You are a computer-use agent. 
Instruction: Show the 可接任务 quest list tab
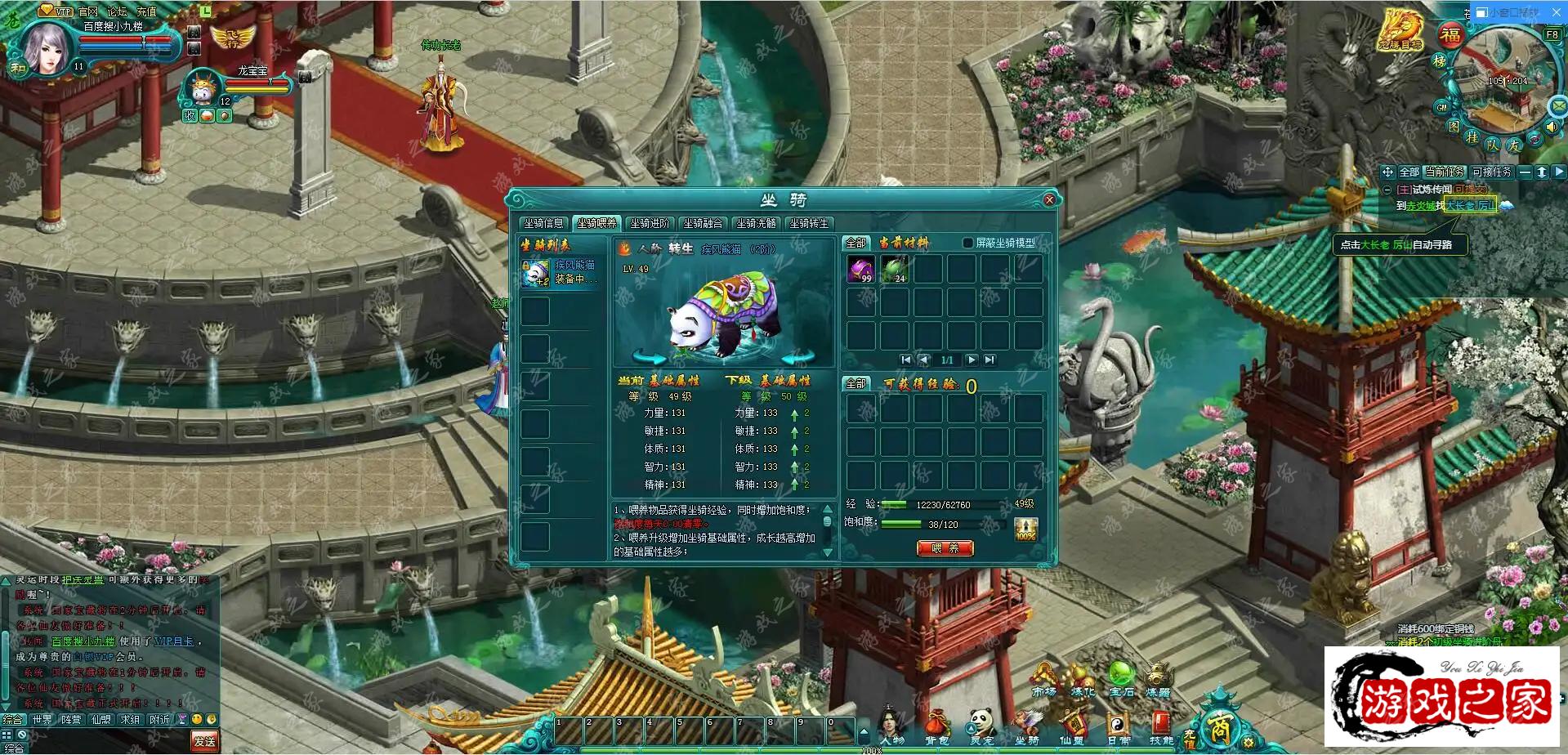click(1491, 172)
